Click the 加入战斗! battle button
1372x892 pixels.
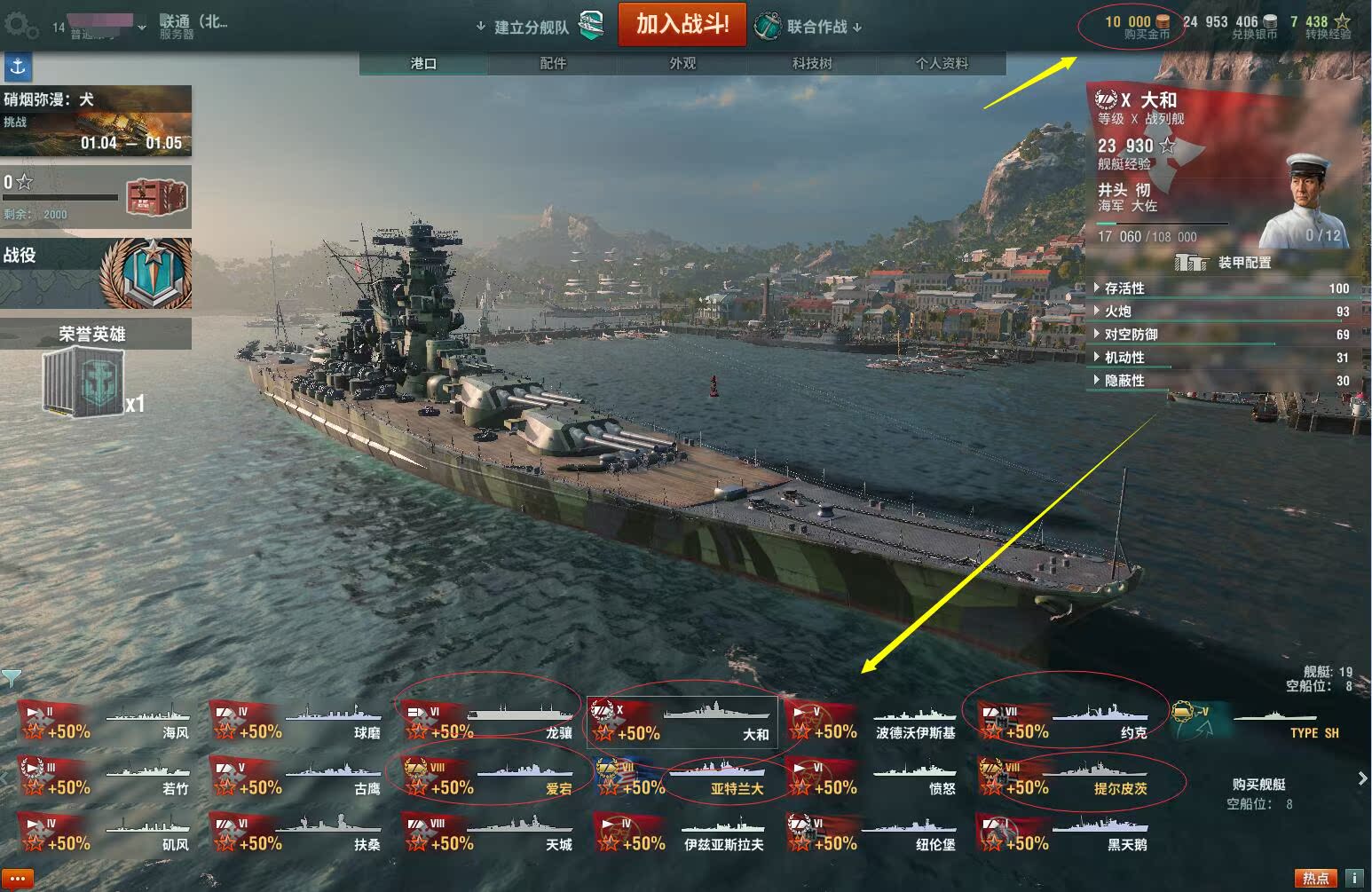pos(682,24)
